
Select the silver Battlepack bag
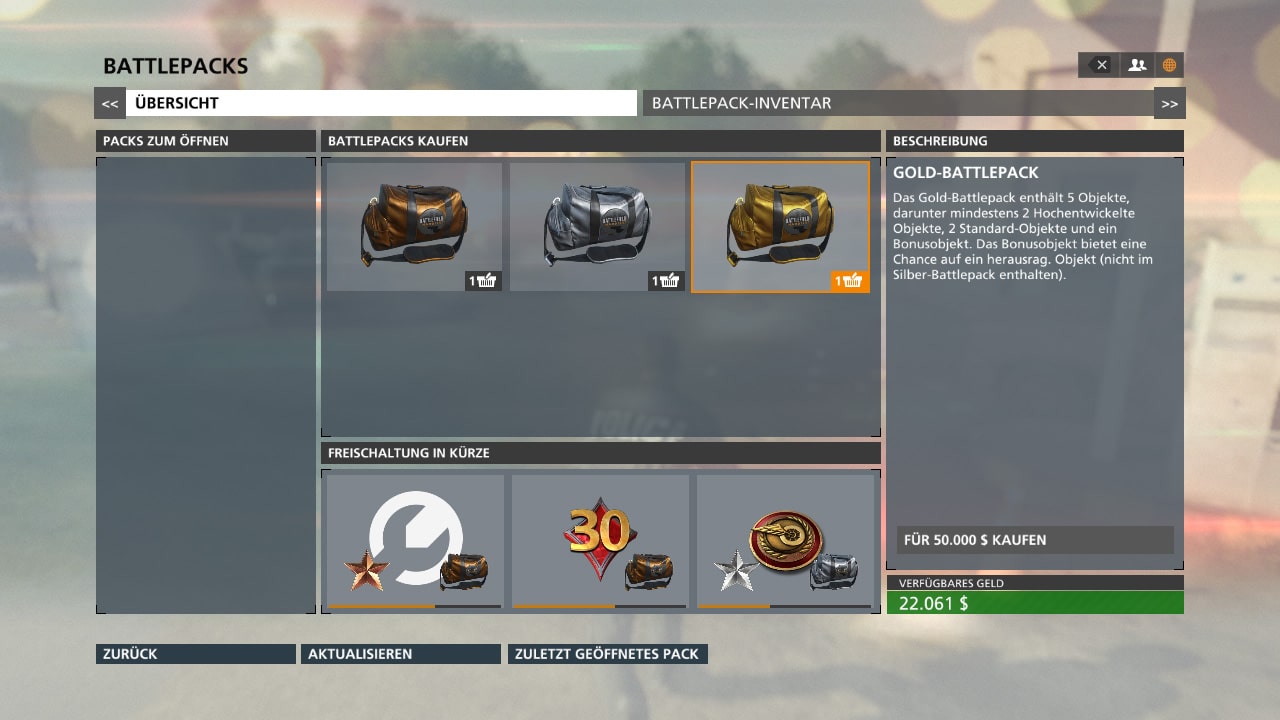coord(597,227)
